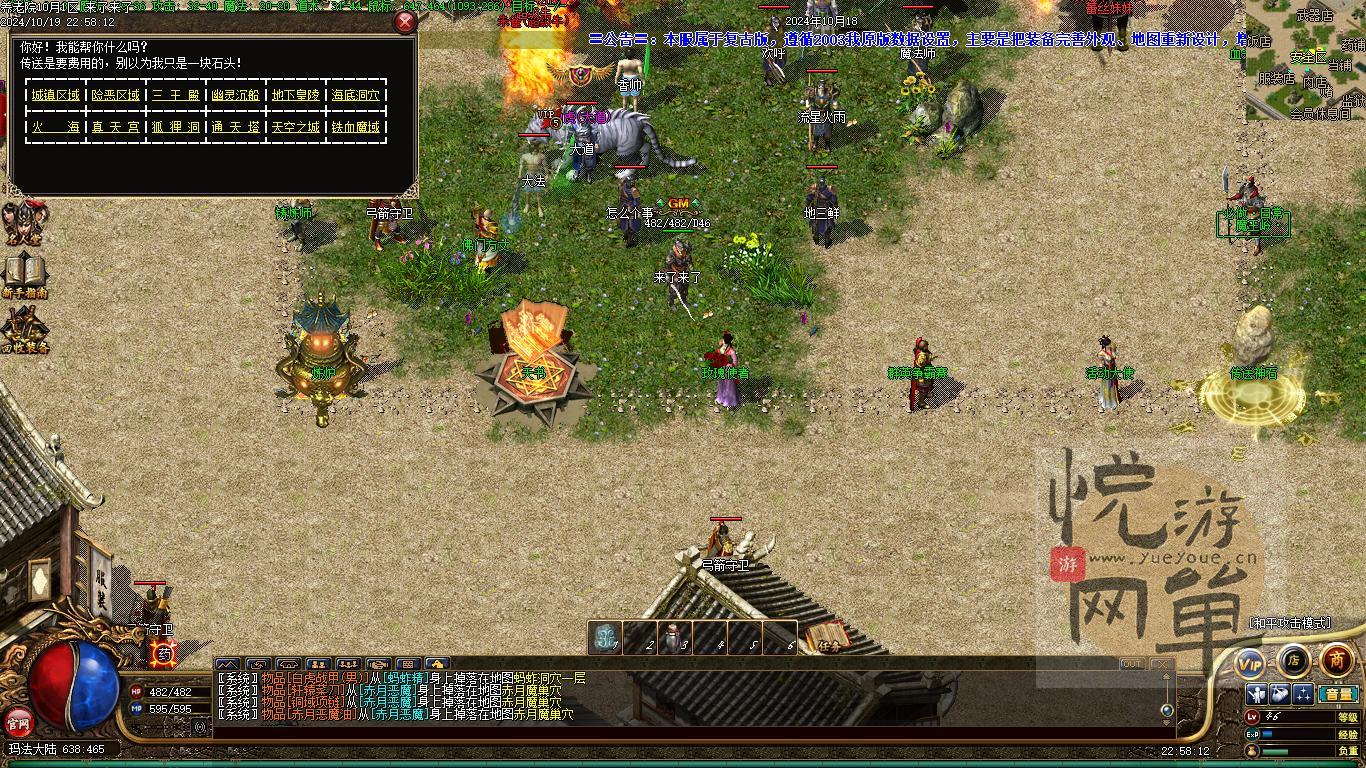Use the potion in hotbar slot 3
The width and height of the screenshot is (1366, 768).
[675, 638]
